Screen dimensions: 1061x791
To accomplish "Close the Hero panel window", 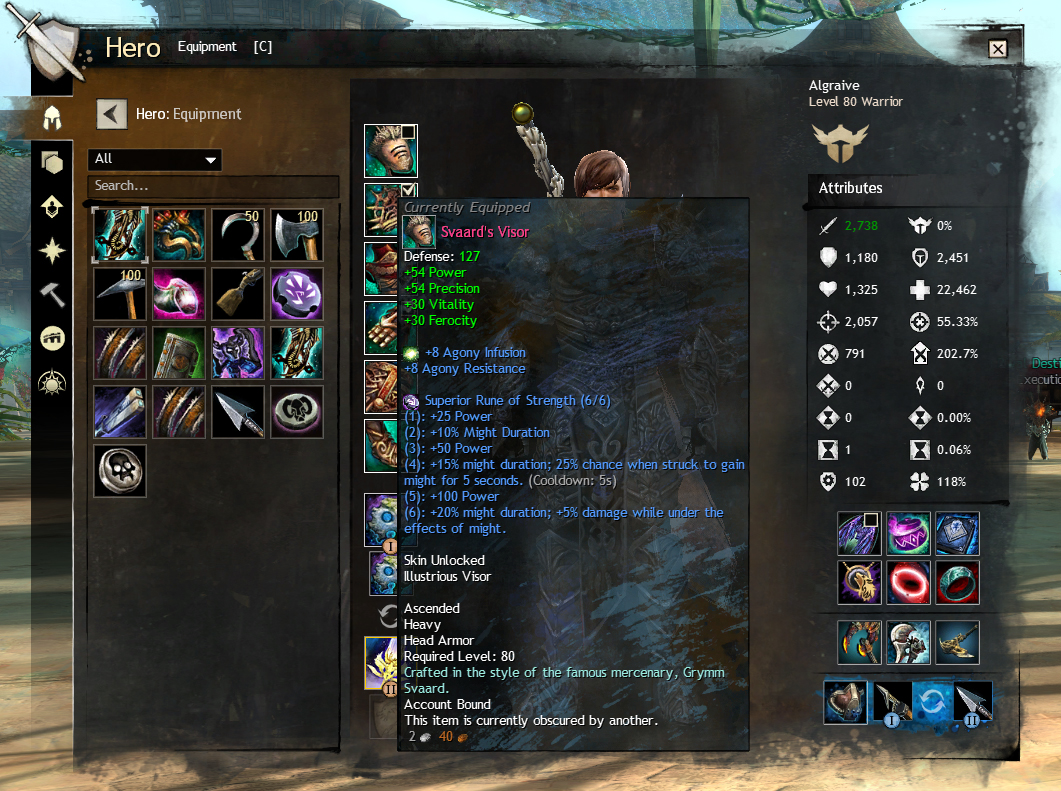I will pyautogui.click(x=997, y=49).
